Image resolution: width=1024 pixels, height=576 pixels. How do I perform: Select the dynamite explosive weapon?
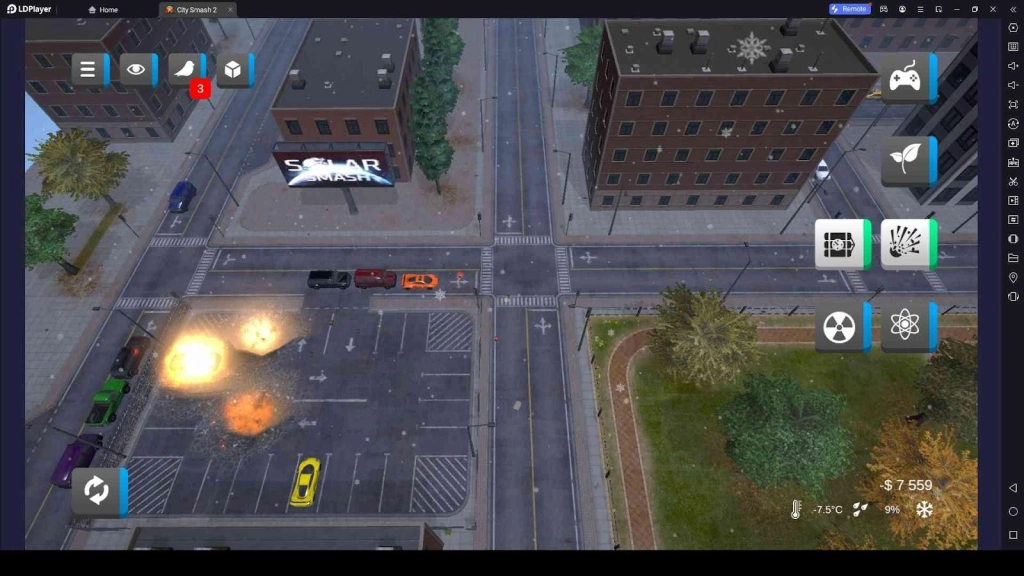tap(839, 244)
